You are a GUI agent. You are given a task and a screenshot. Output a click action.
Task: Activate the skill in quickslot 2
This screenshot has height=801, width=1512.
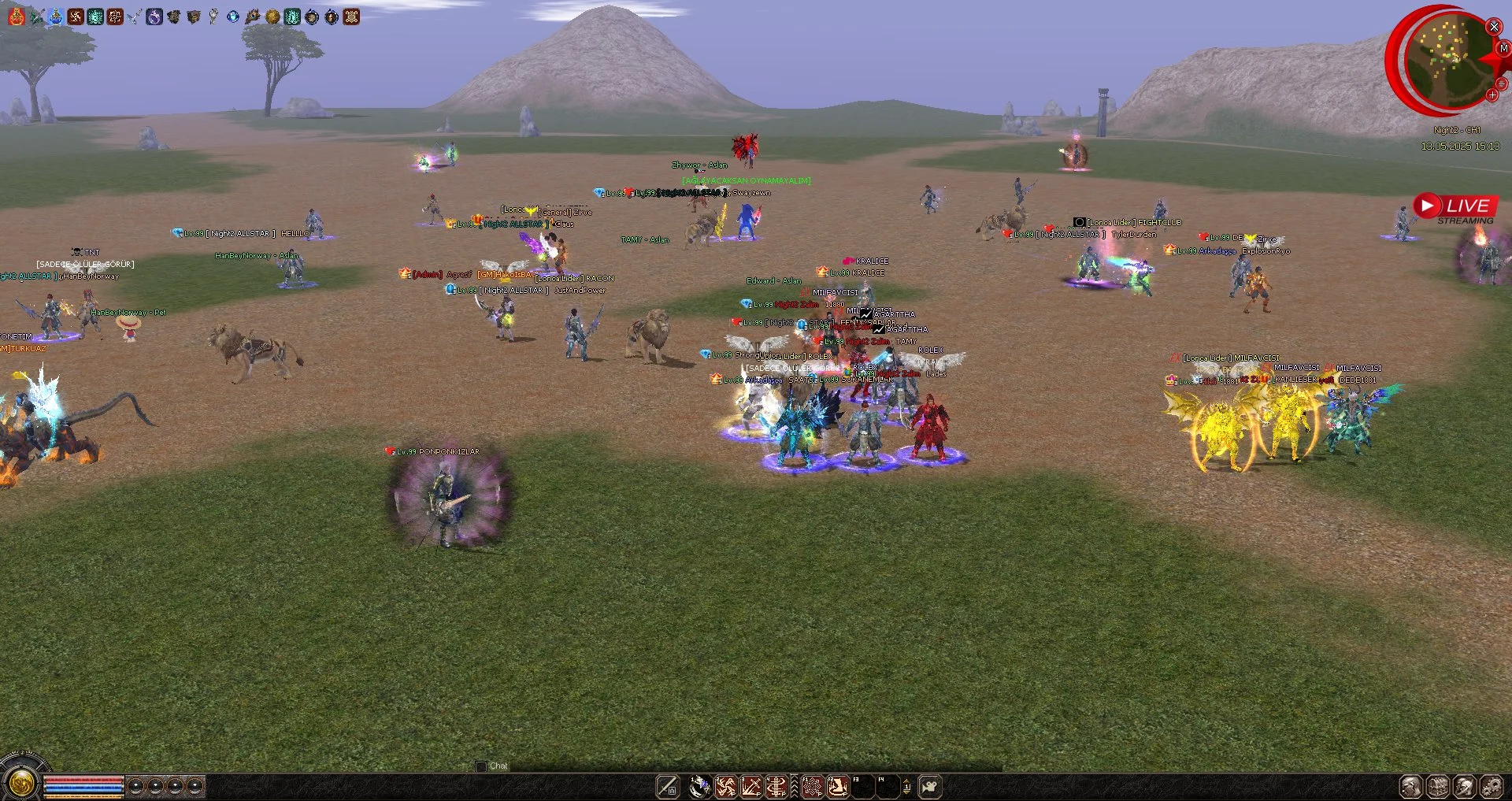point(725,786)
